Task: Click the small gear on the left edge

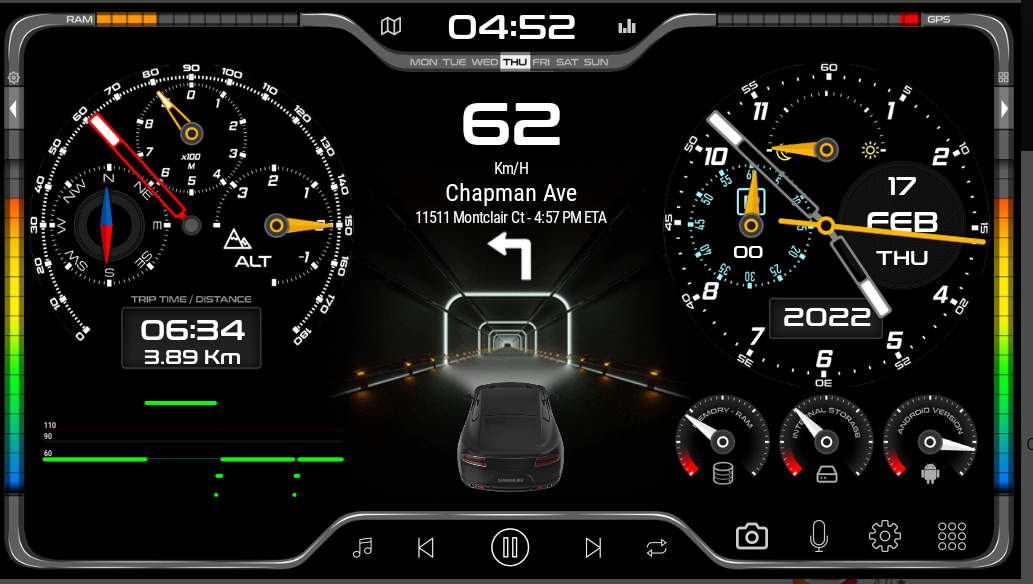Action: [x=14, y=77]
